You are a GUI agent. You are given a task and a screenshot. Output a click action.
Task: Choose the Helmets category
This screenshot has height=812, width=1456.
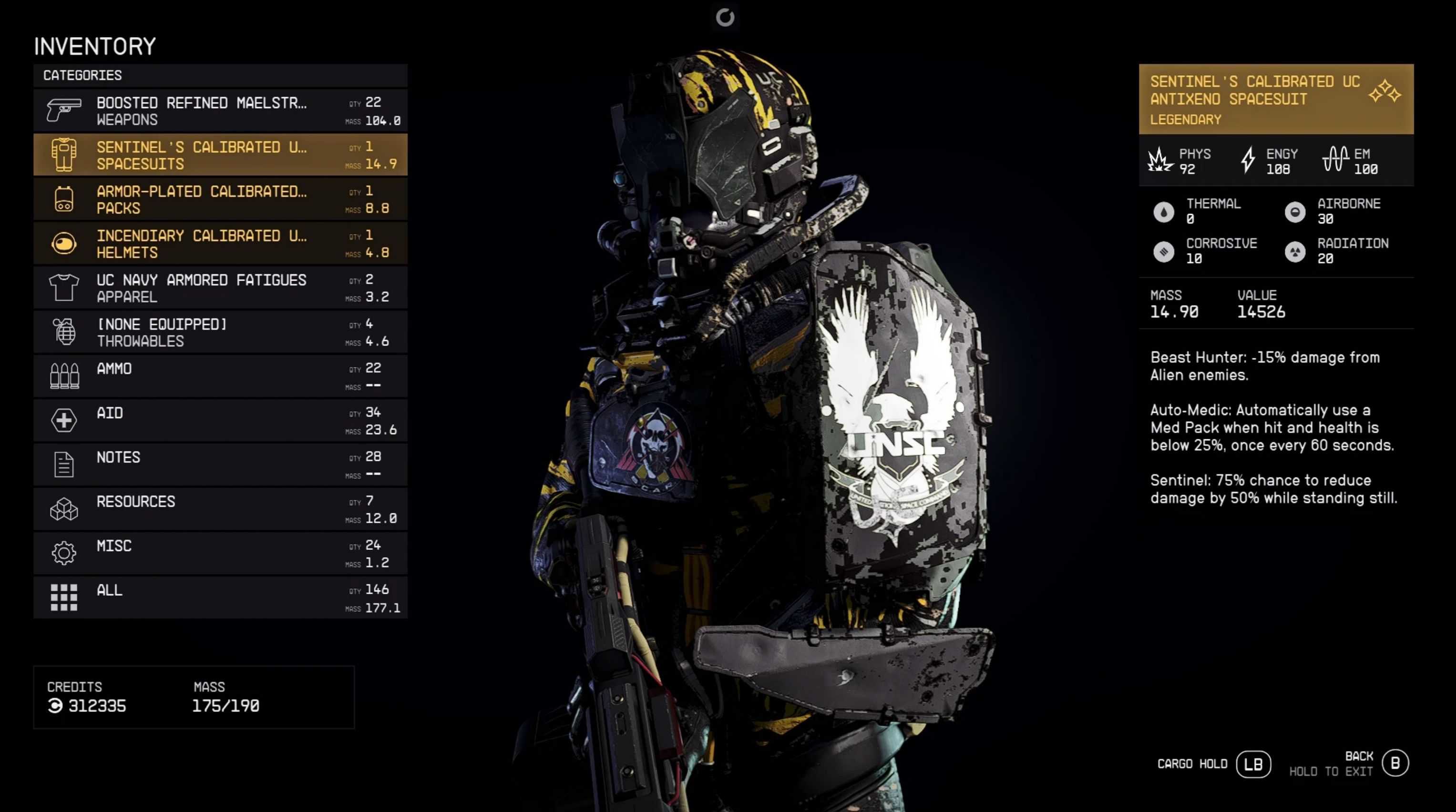coord(220,244)
